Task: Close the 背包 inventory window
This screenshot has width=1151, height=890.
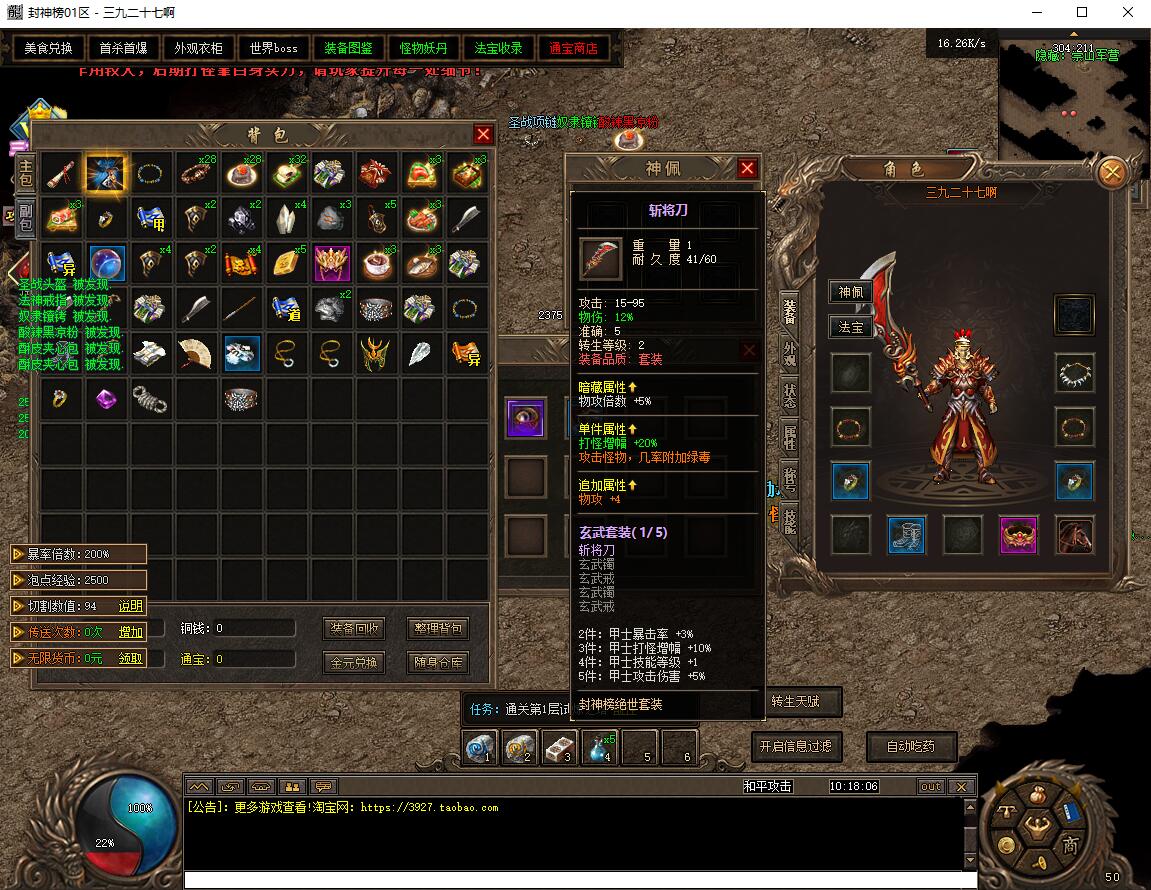Action: coord(484,134)
